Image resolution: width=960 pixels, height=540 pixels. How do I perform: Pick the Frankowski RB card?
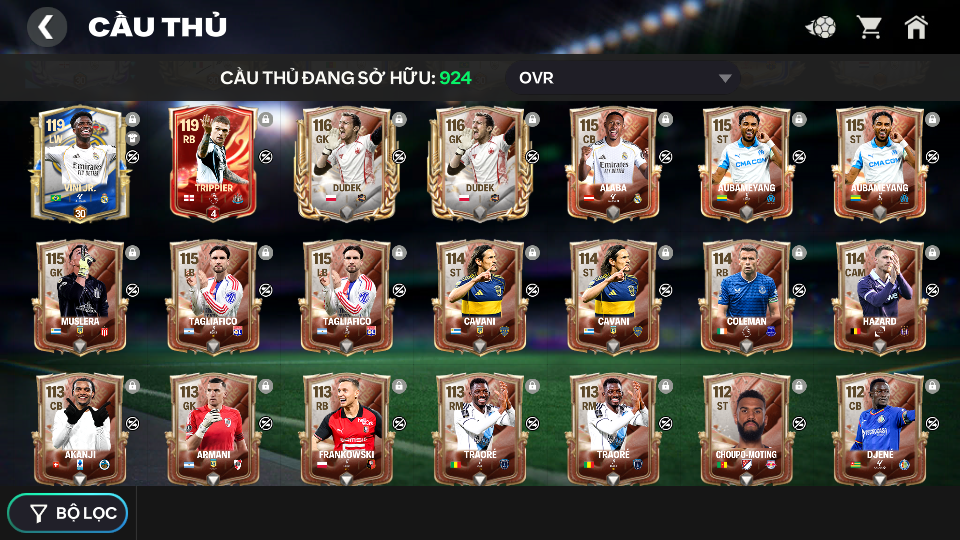(x=346, y=428)
